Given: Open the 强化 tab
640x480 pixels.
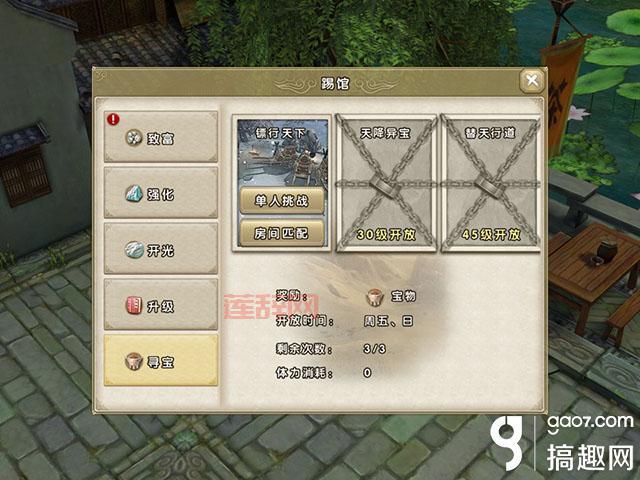Looking at the screenshot, I should tap(161, 194).
